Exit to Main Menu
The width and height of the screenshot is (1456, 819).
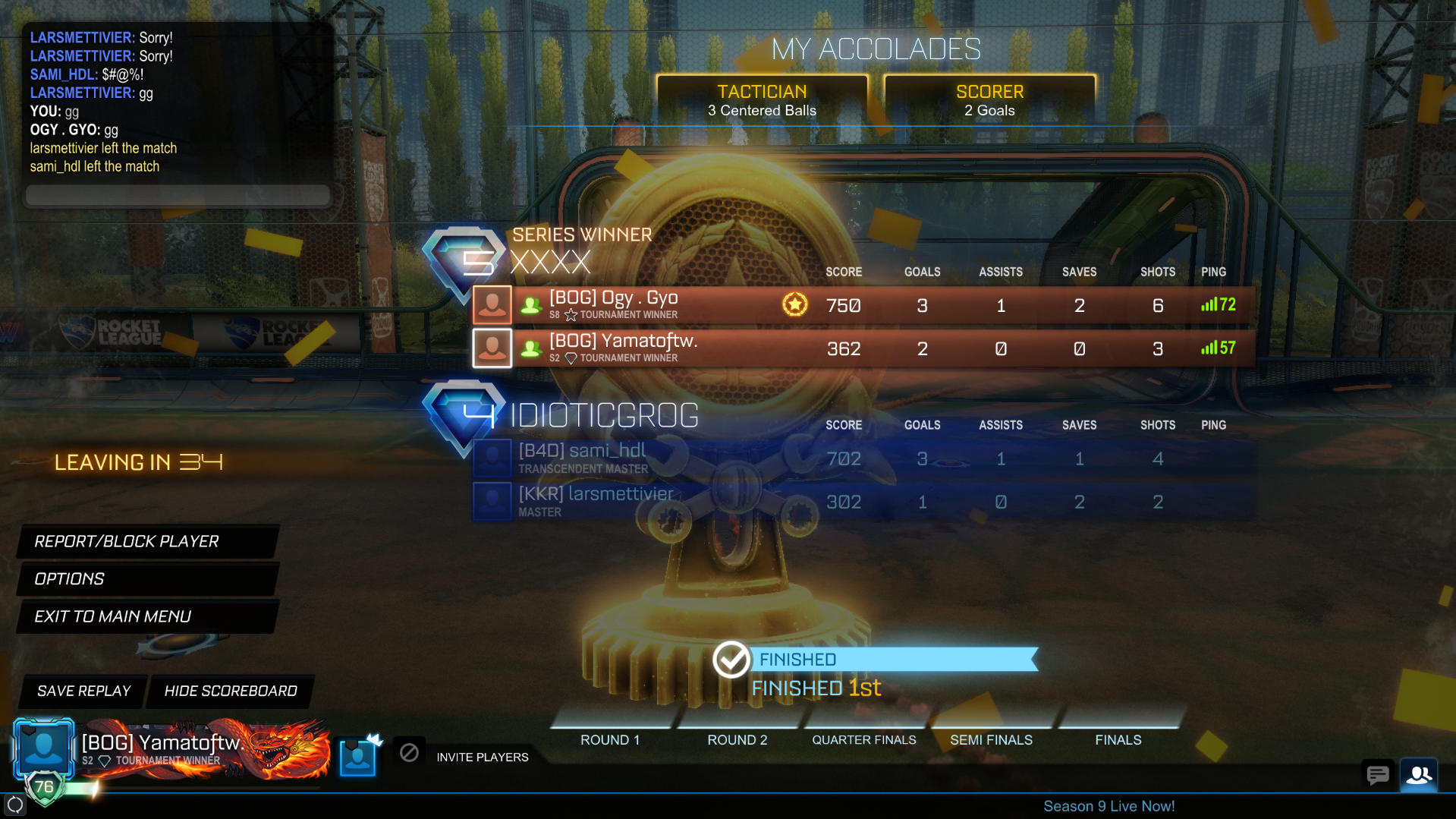tap(146, 616)
